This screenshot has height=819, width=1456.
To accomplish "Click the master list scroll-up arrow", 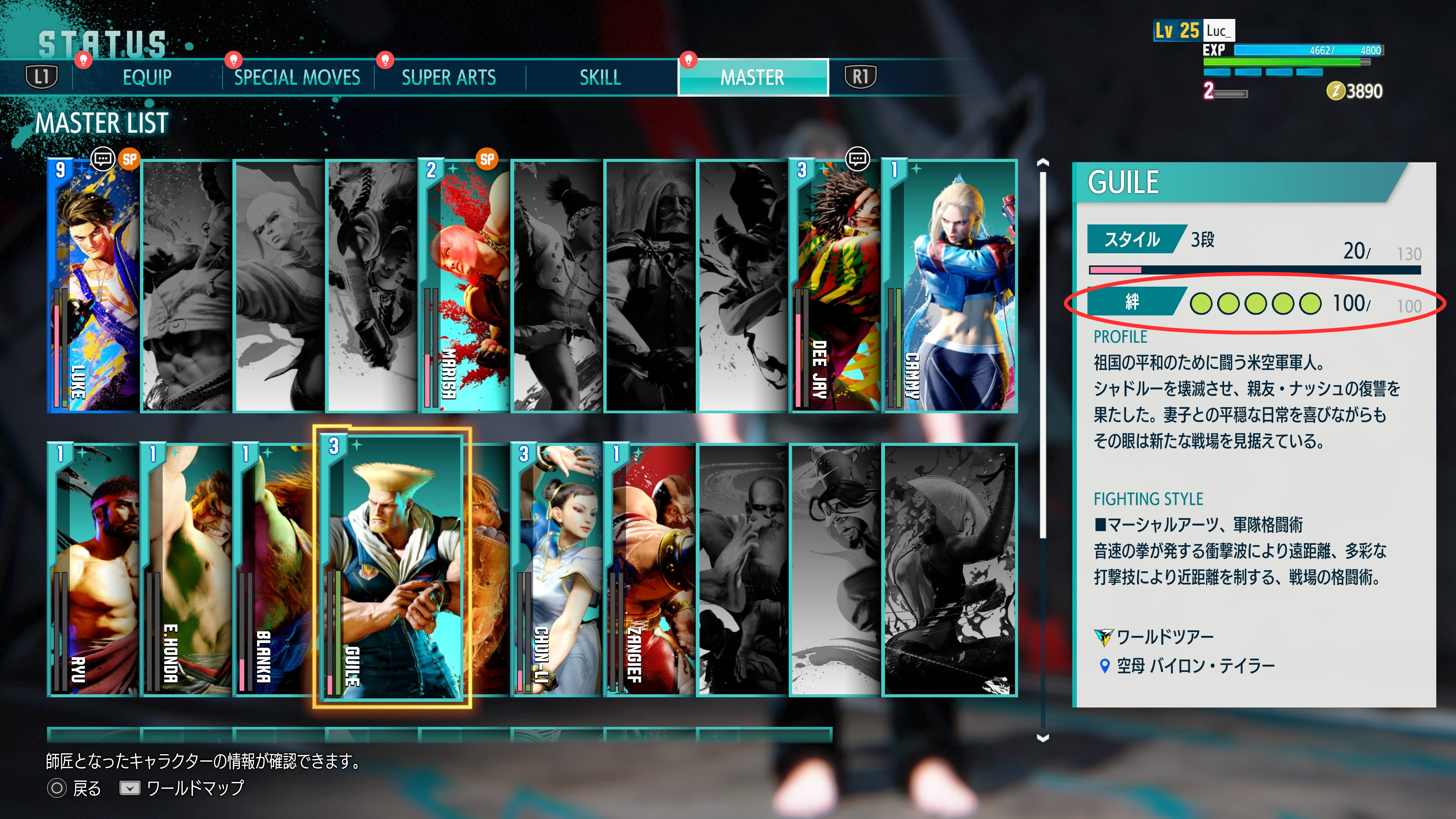I will (x=1043, y=163).
